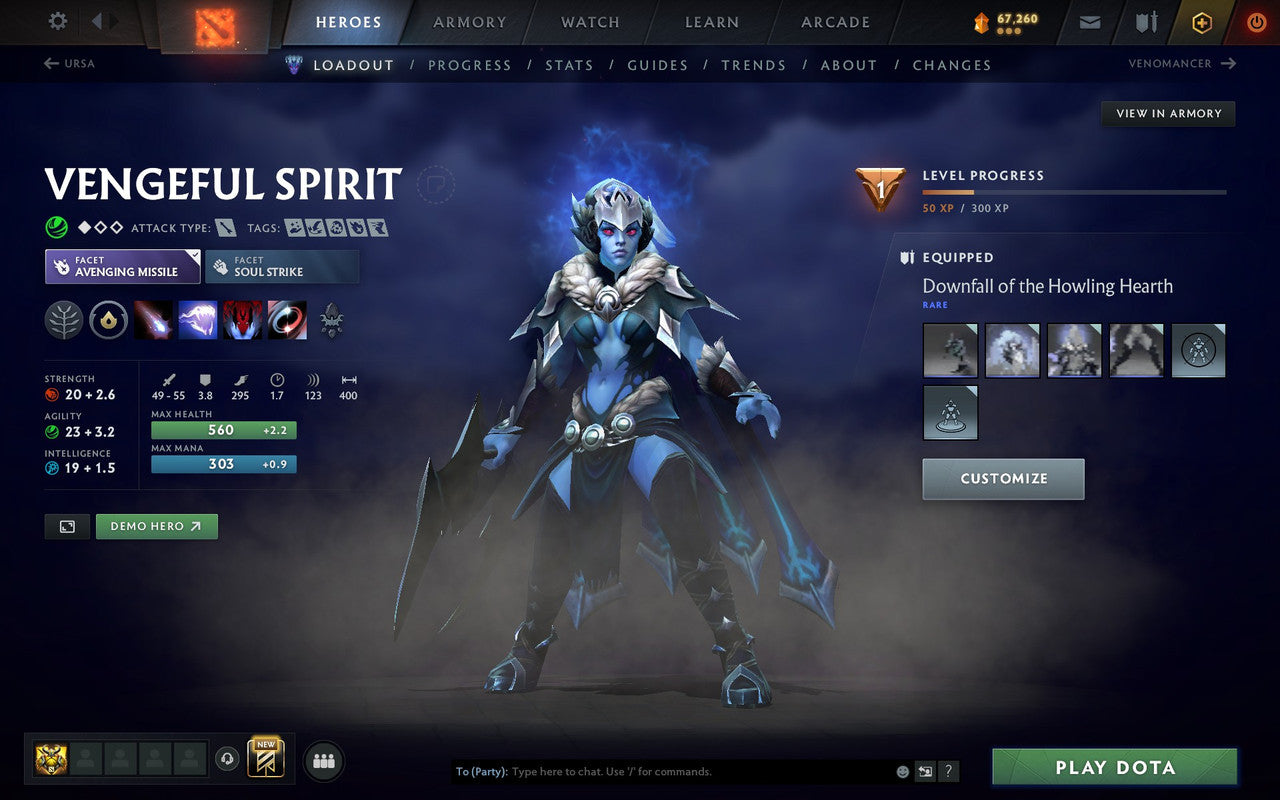Image resolution: width=1280 pixels, height=800 pixels.
Task: Select the last Howling Hearth item thumbnail
Action: (950, 412)
